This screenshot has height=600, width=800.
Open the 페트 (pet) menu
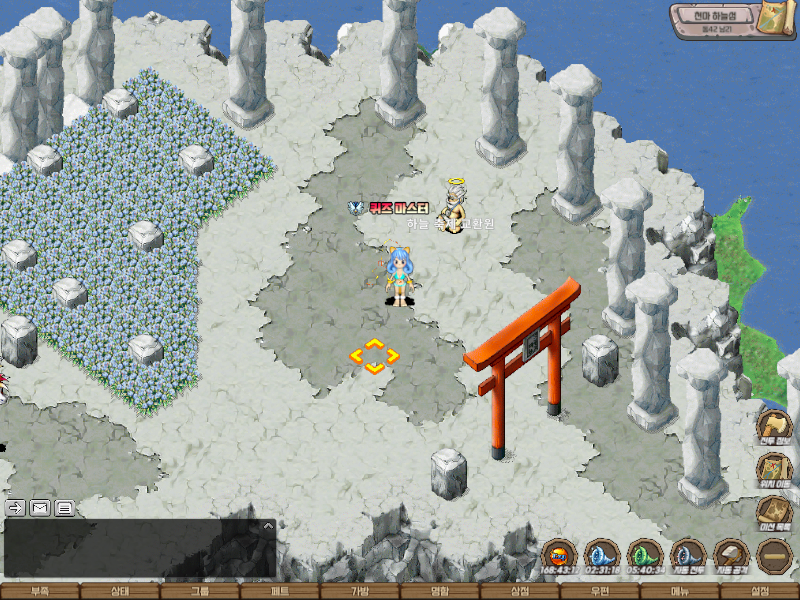coord(280,591)
